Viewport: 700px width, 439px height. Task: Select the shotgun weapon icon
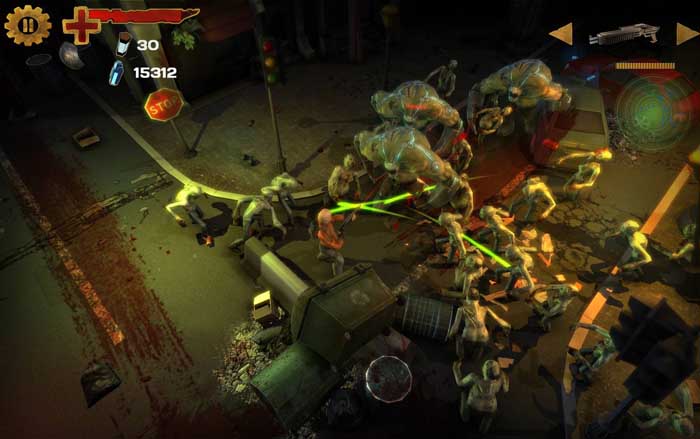[x=624, y=35]
